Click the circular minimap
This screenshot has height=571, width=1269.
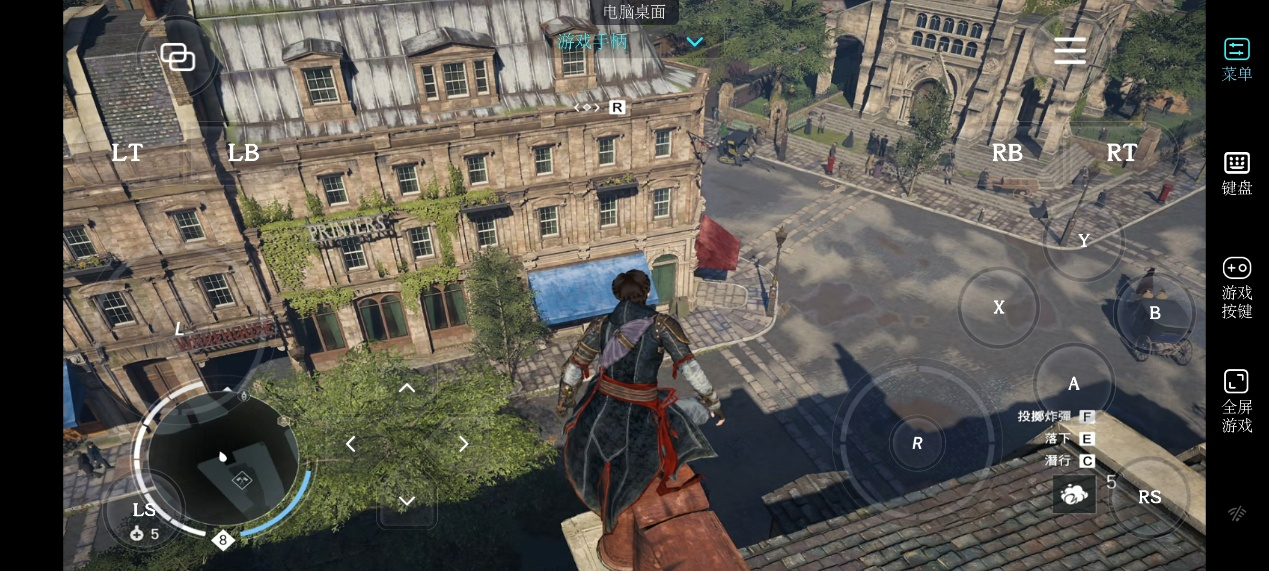[223, 460]
